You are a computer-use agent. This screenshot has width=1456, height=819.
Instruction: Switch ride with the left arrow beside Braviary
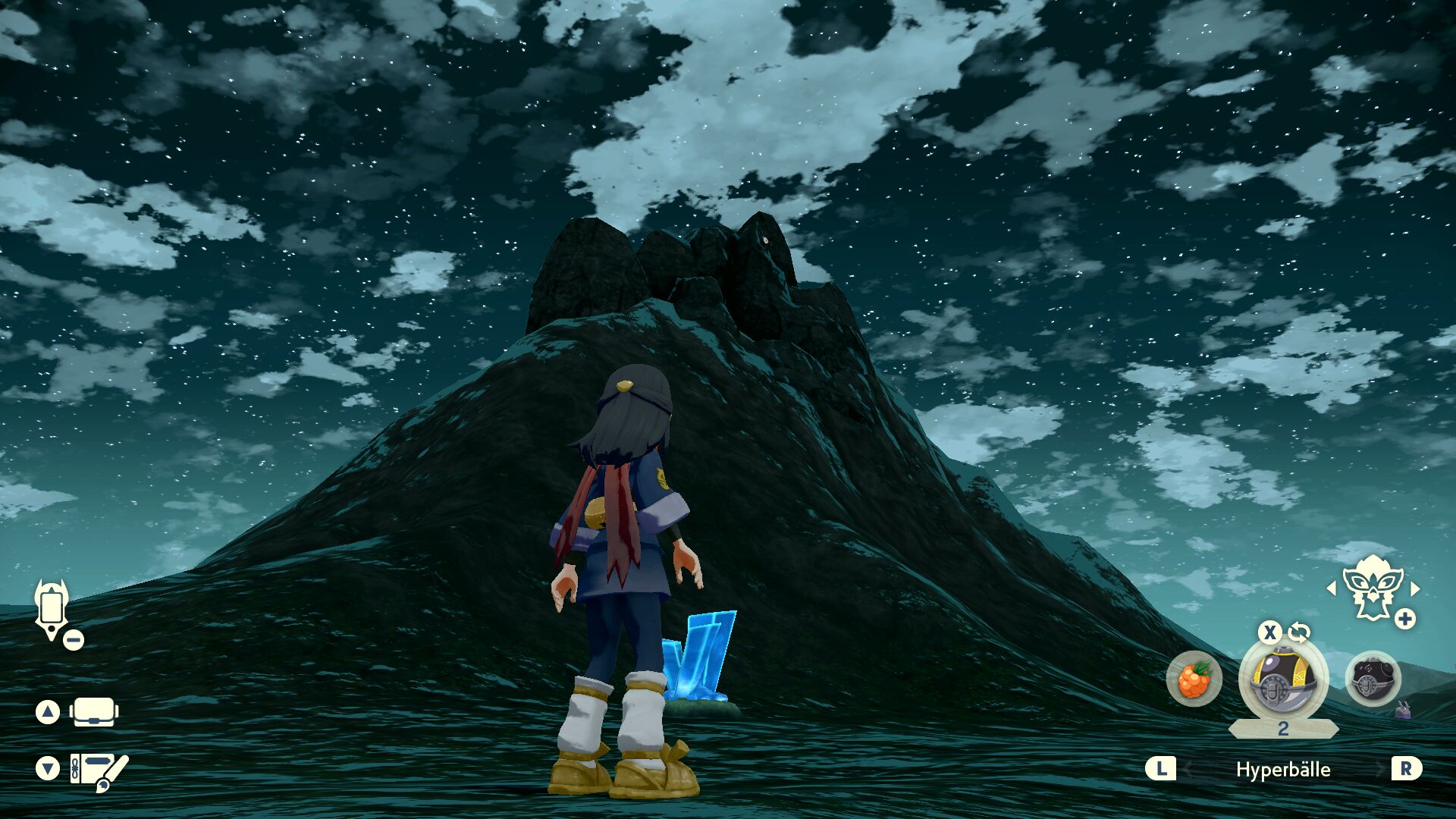tap(1332, 588)
